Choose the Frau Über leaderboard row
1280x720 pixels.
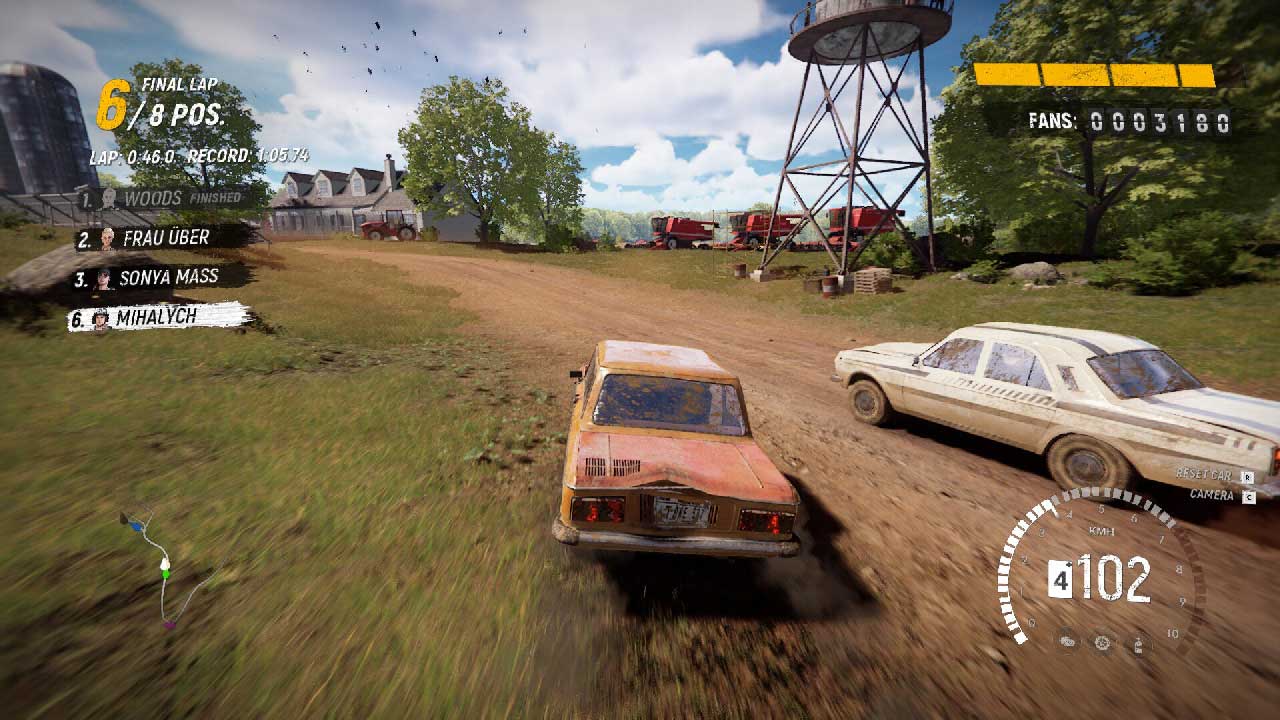click(160, 238)
